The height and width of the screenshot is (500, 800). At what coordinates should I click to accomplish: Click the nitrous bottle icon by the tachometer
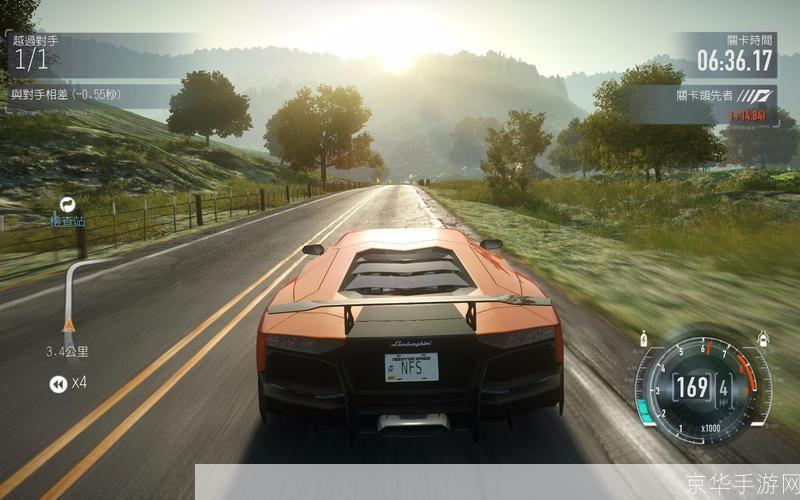tap(641, 338)
